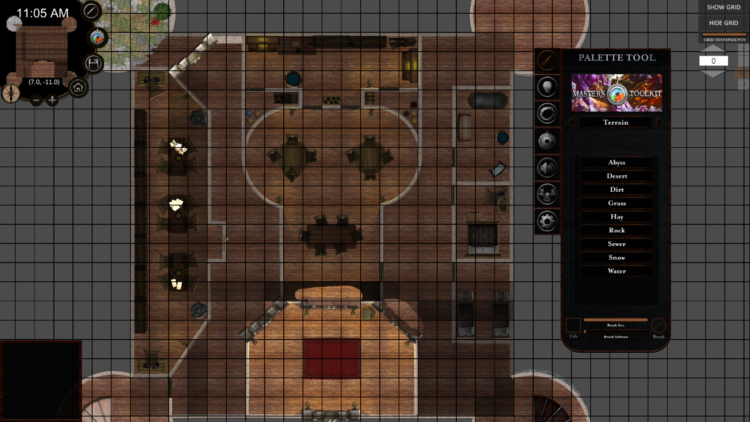This screenshot has width=750, height=422.
Task: Adjust the Grid Transparency slider
Action: tap(722, 36)
